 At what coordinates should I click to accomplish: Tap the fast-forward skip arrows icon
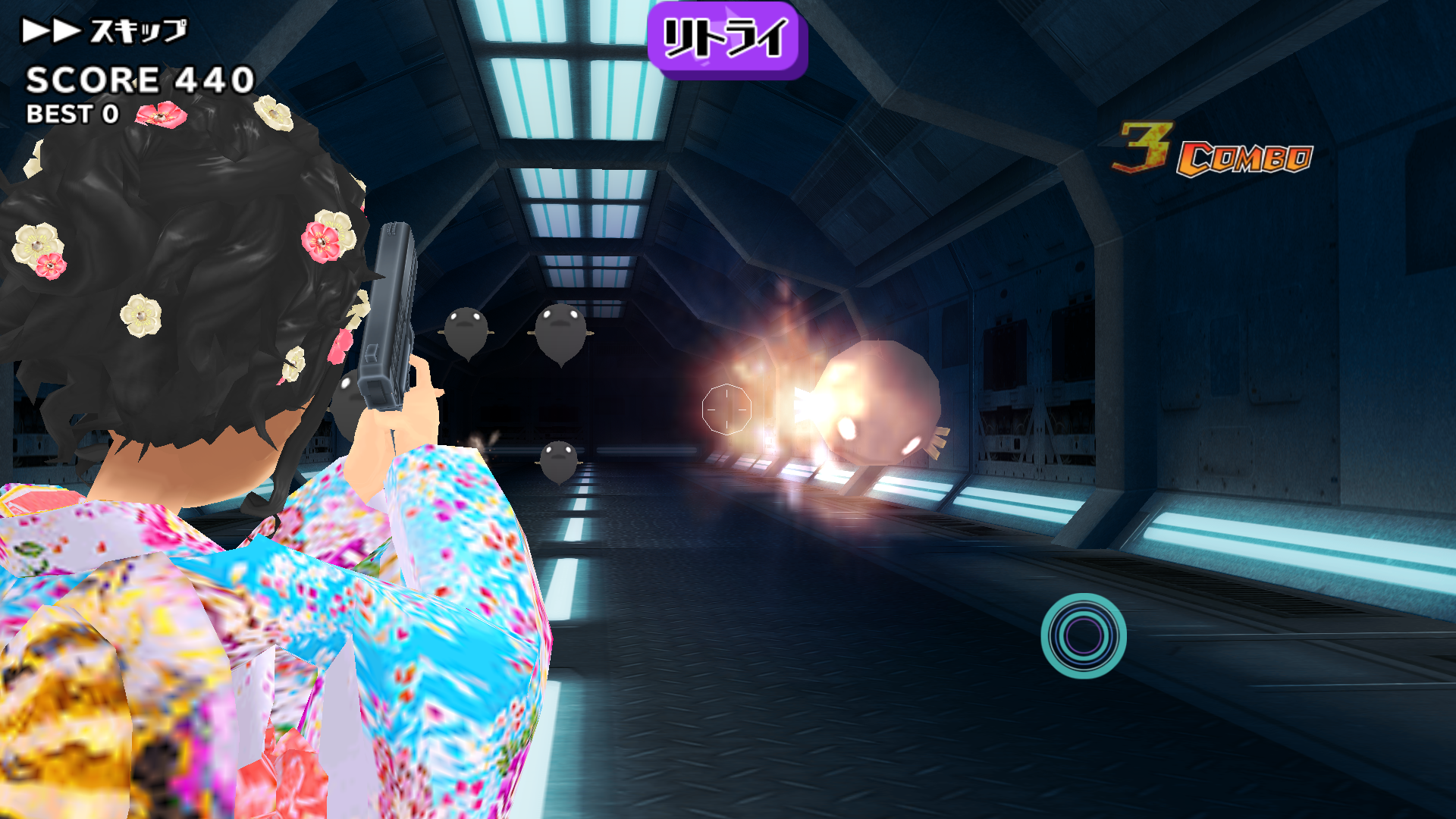[x=49, y=28]
